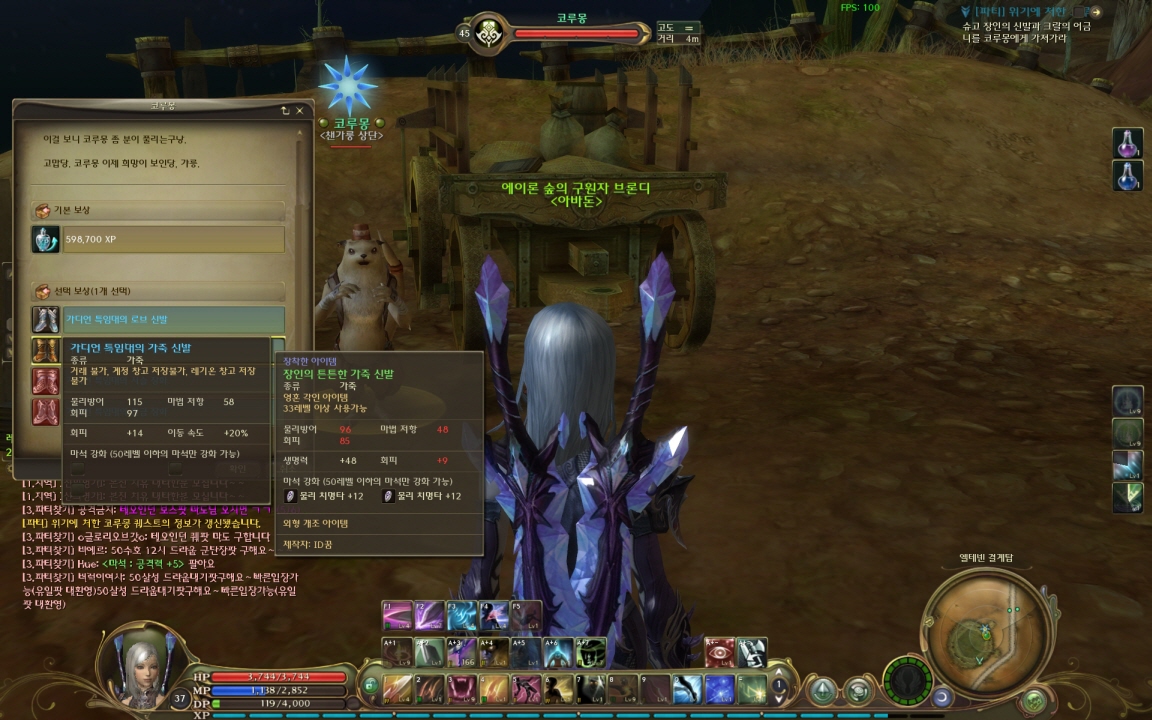Use the blue potion quick slot
This screenshot has height=720, width=1152.
[x=1127, y=175]
